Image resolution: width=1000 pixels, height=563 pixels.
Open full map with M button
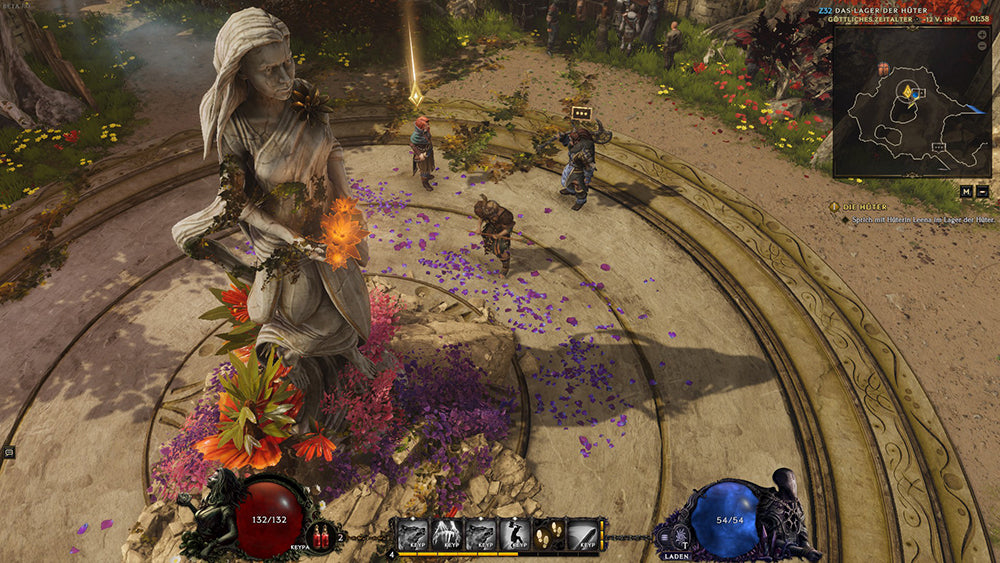966,191
